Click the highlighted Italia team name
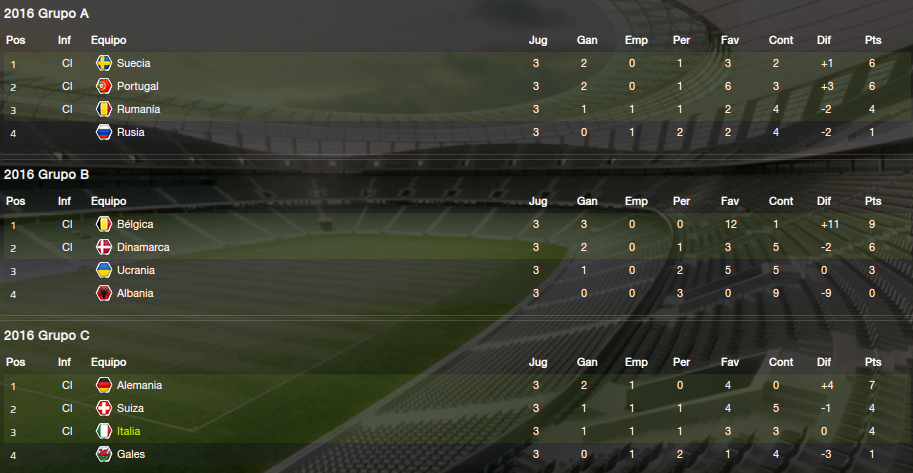913x473 pixels. (x=129, y=431)
